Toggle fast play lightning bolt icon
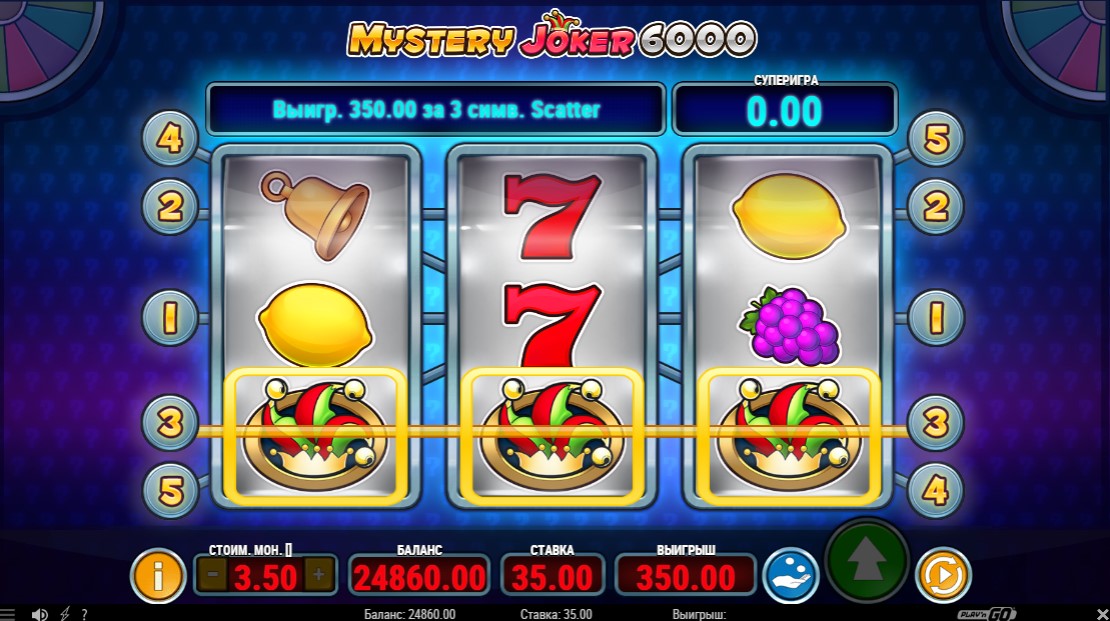The height and width of the screenshot is (621, 1110). click(65, 614)
